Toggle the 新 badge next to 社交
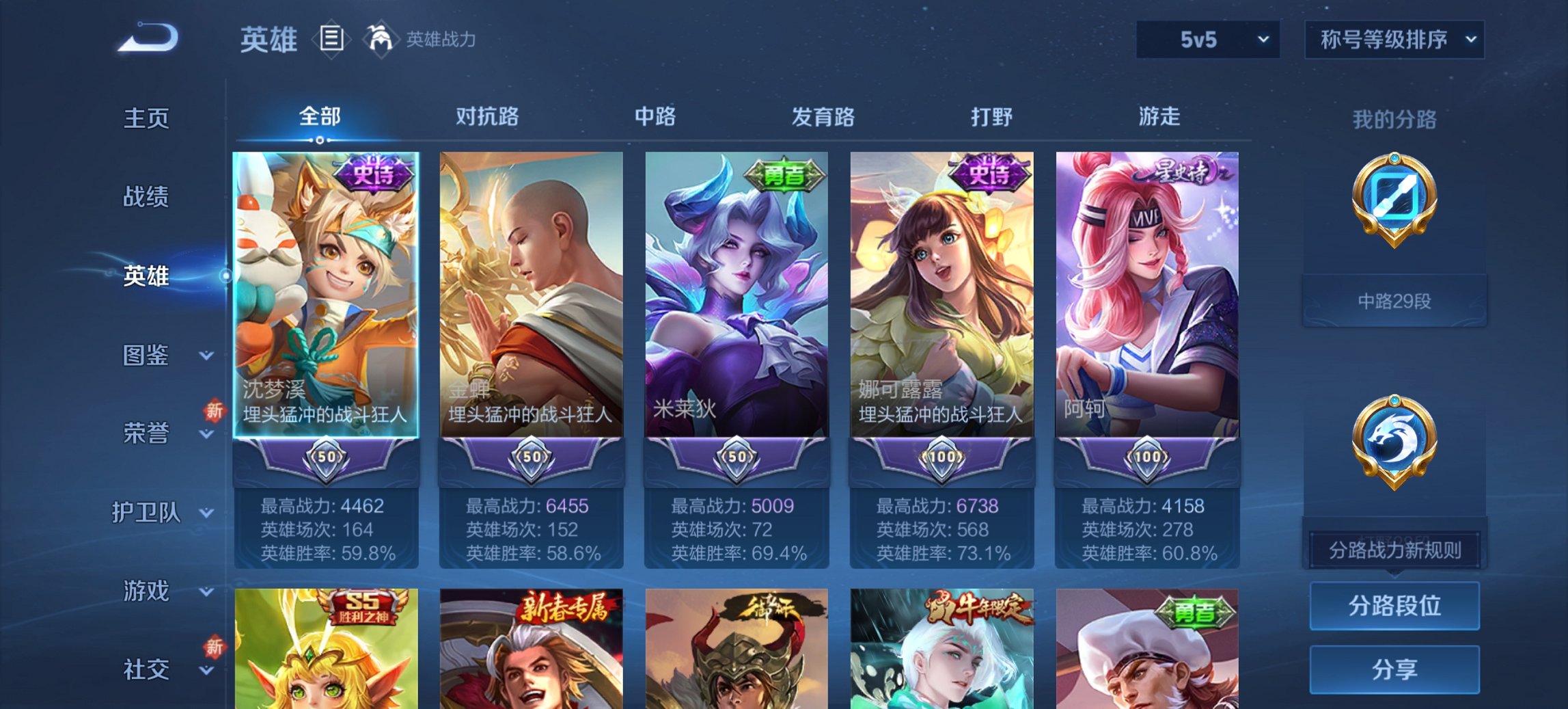This screenshot has width=1568, height=709. (215, 647)
